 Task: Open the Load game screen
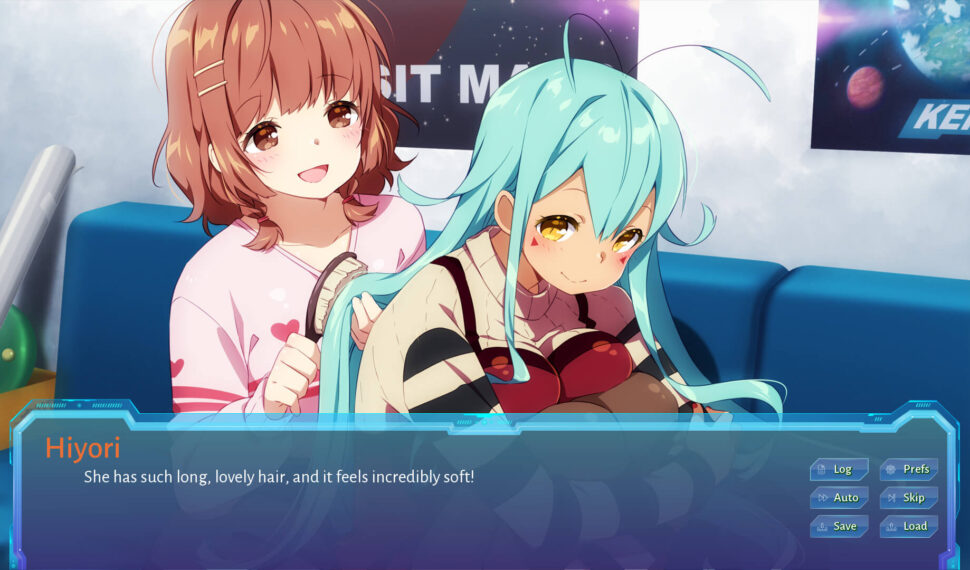pyautogui.click(x=909, y=526)
